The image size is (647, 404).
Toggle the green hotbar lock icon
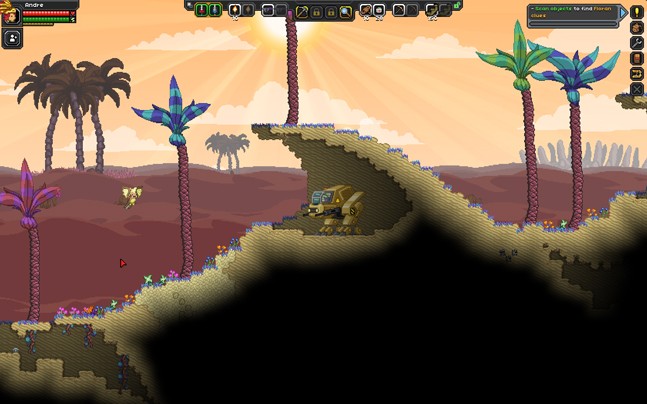point(457,6)
